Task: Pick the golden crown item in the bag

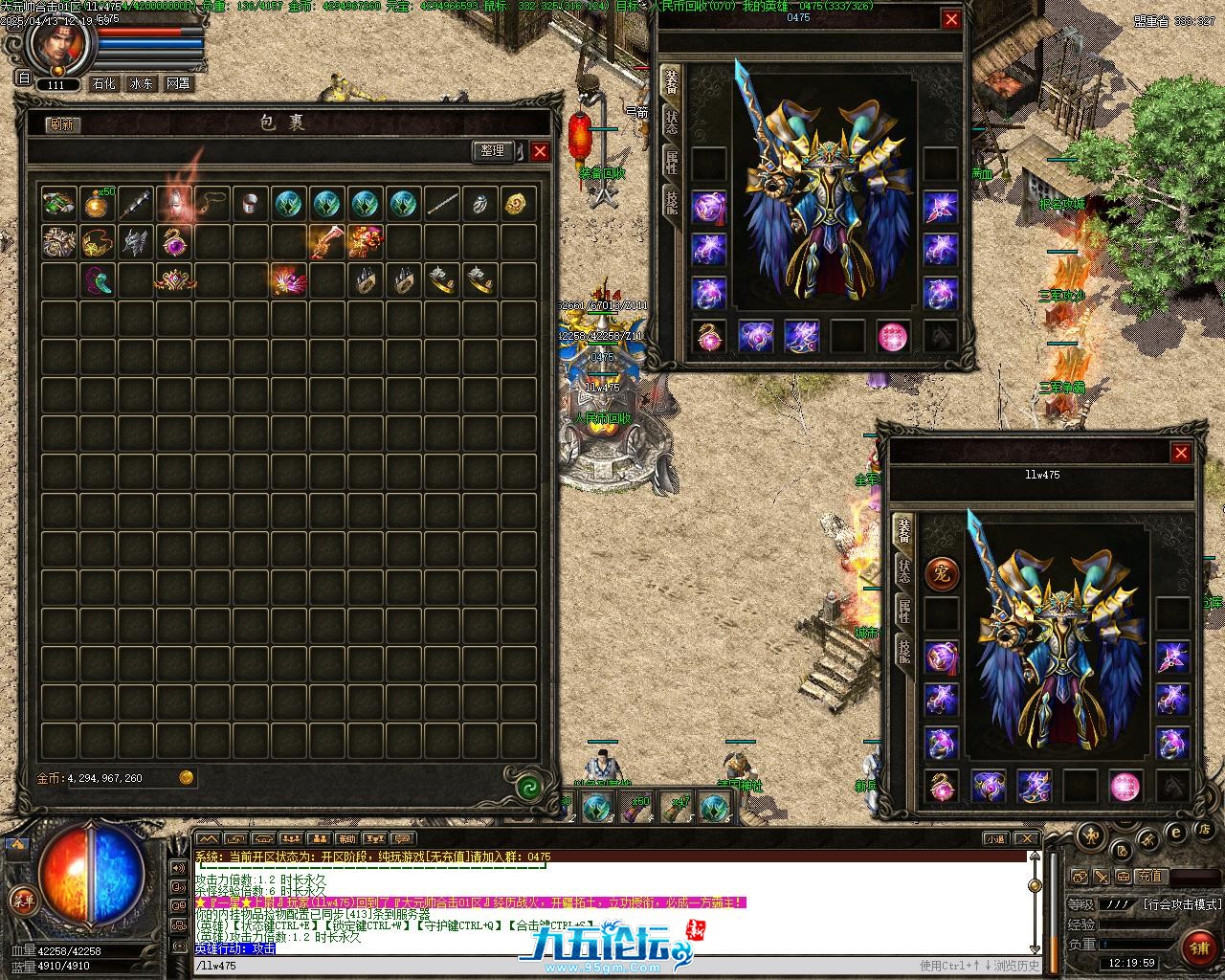Action: (x=174, y=278)
